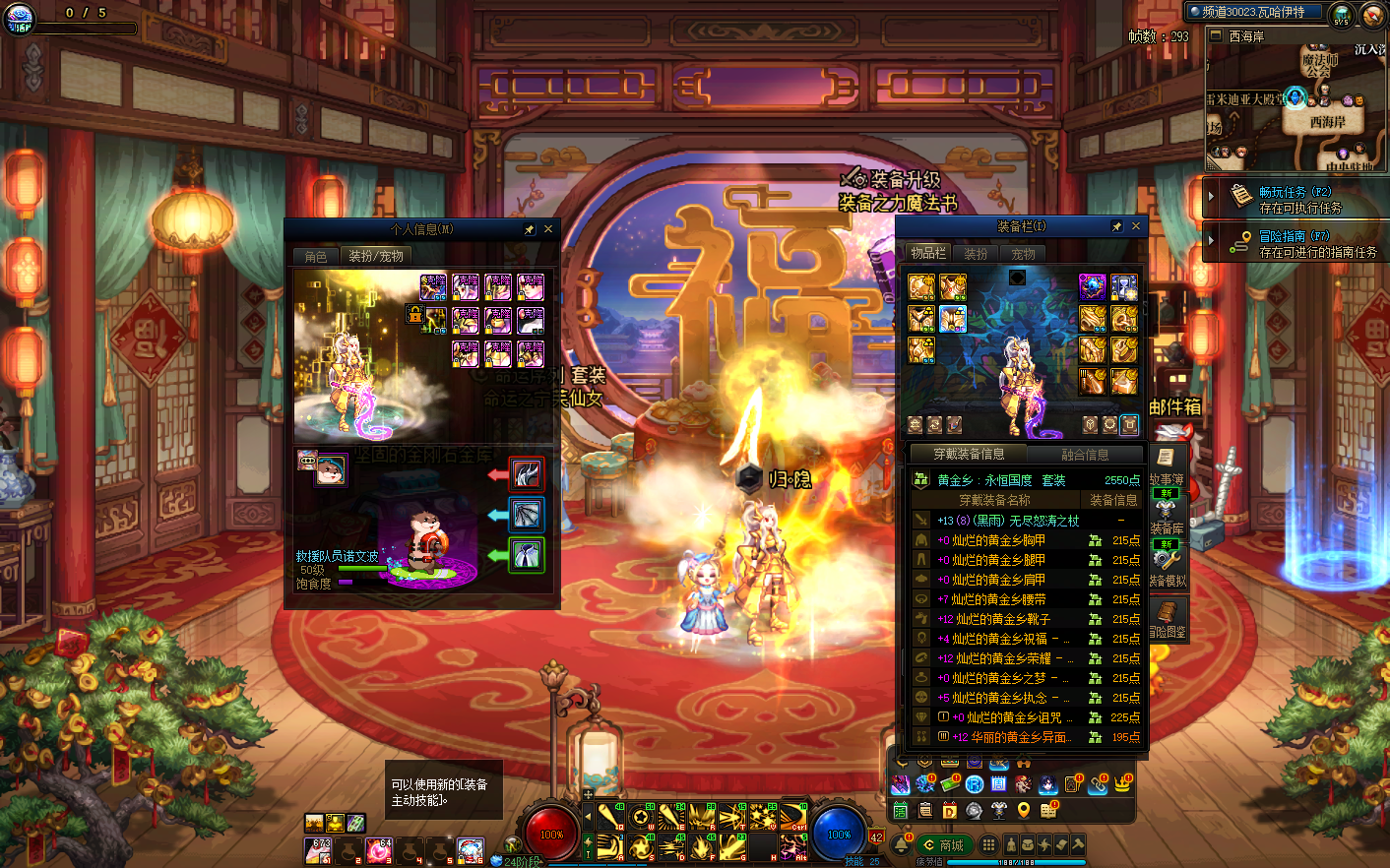Open the grid menu button beside 商城

988,845
